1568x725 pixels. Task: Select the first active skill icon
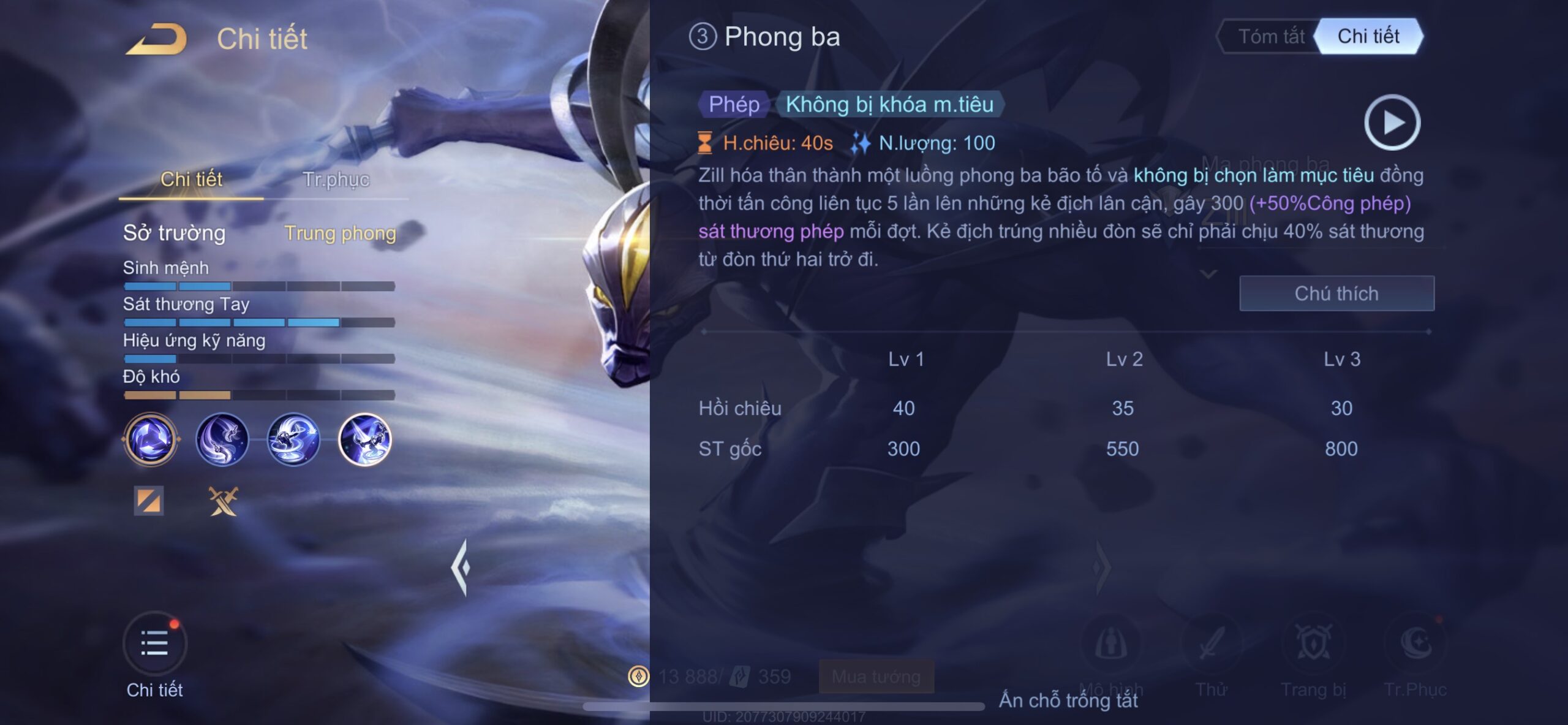(222, 439)
